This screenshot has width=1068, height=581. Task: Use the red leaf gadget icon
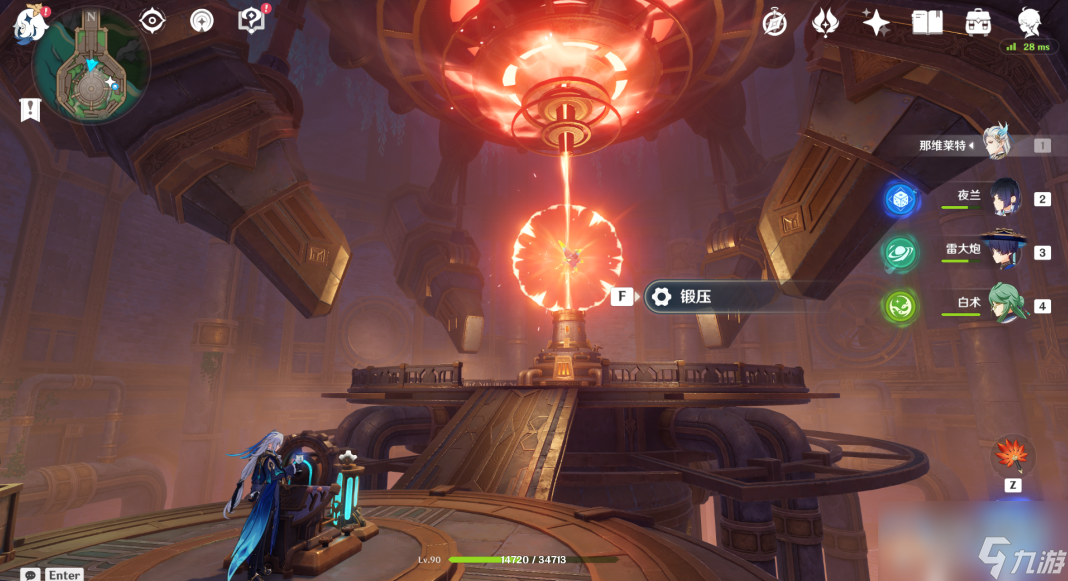[x=1012, y=456]
